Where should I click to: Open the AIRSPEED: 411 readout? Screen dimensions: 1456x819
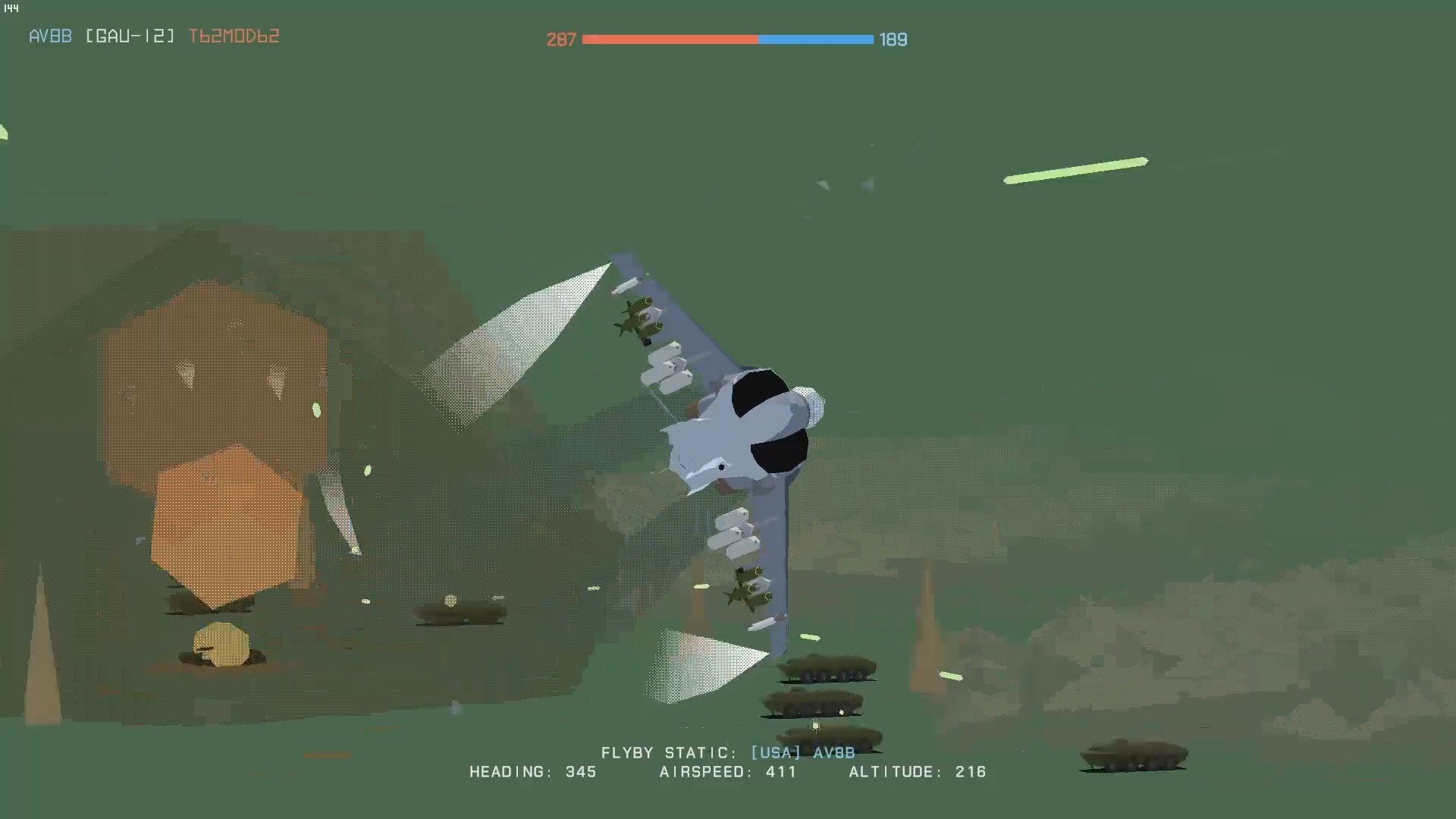tap(726, 771)
